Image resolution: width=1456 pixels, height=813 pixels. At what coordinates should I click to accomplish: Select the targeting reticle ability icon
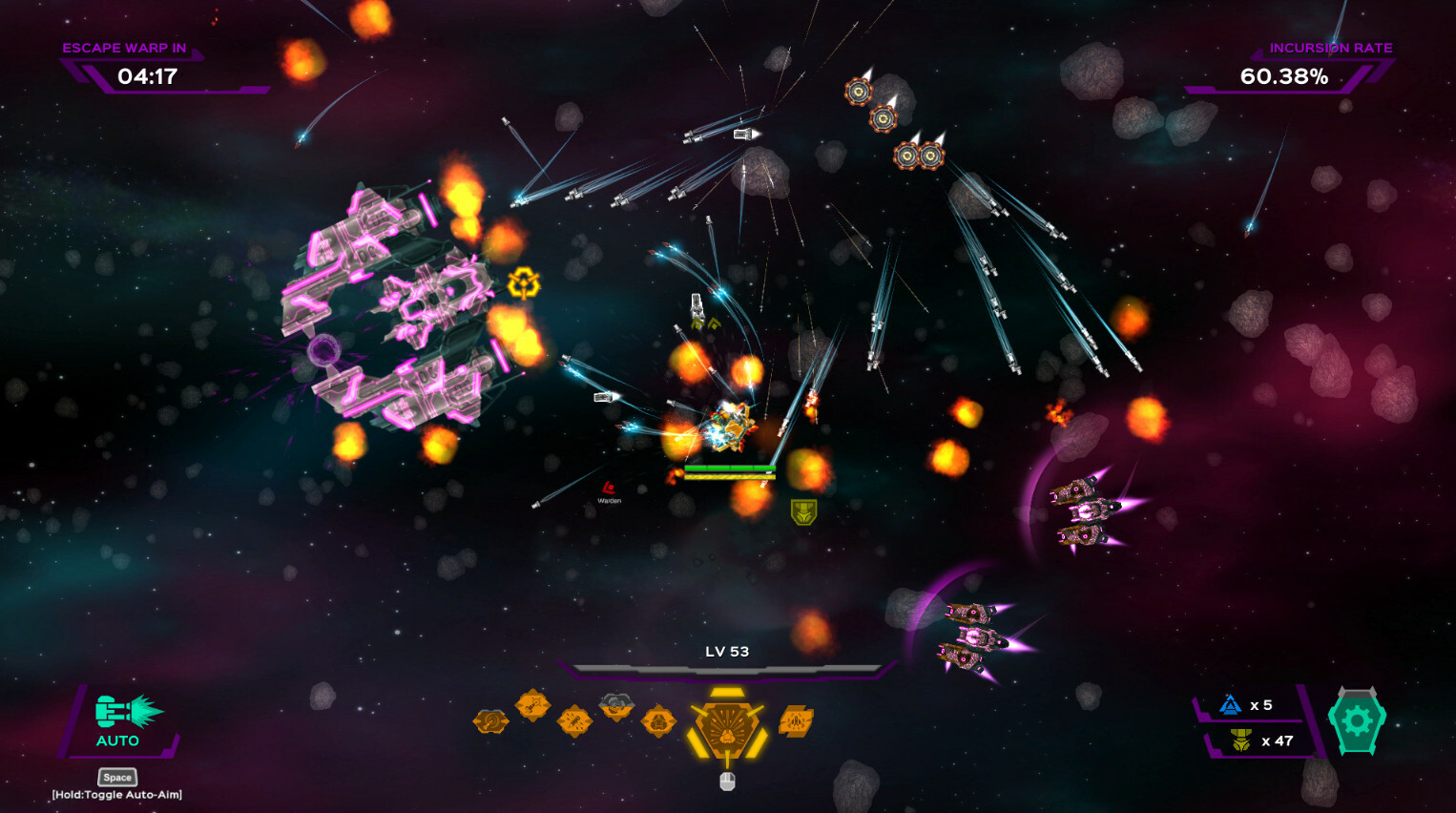coord(490,721)
